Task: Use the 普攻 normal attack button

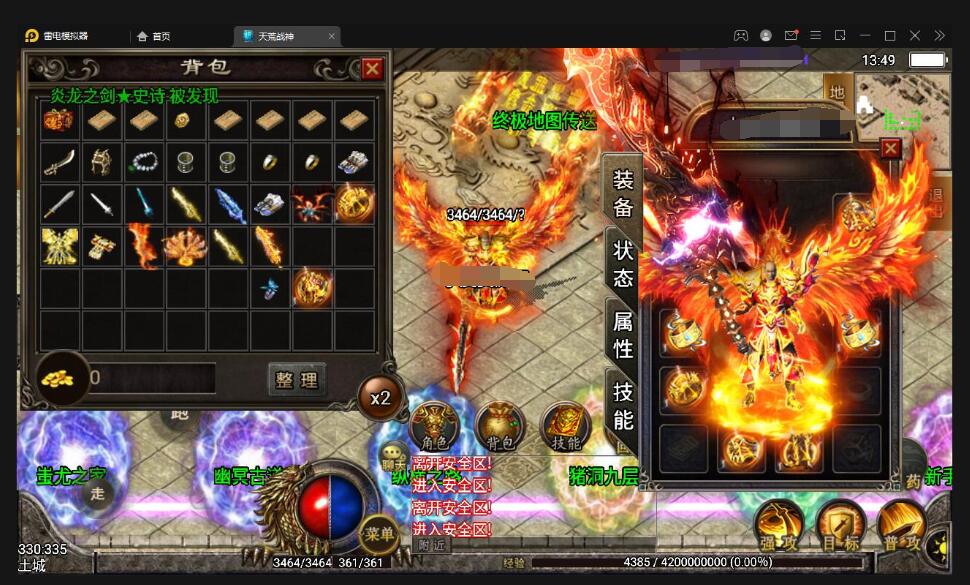Action: coord(900,525)
